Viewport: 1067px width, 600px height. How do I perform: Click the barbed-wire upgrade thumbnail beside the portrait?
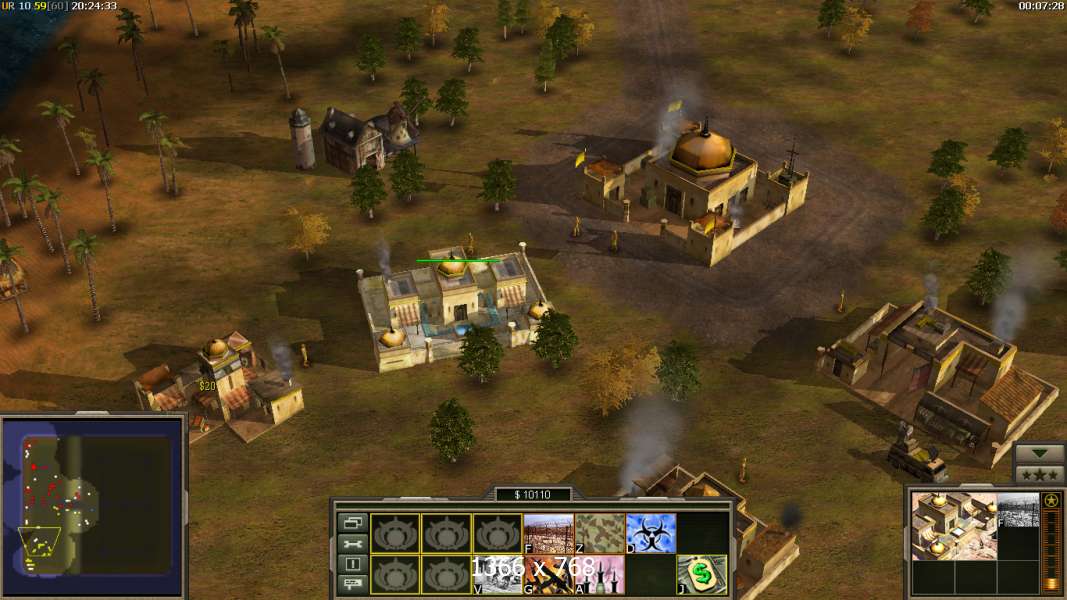coord(1018,509)
